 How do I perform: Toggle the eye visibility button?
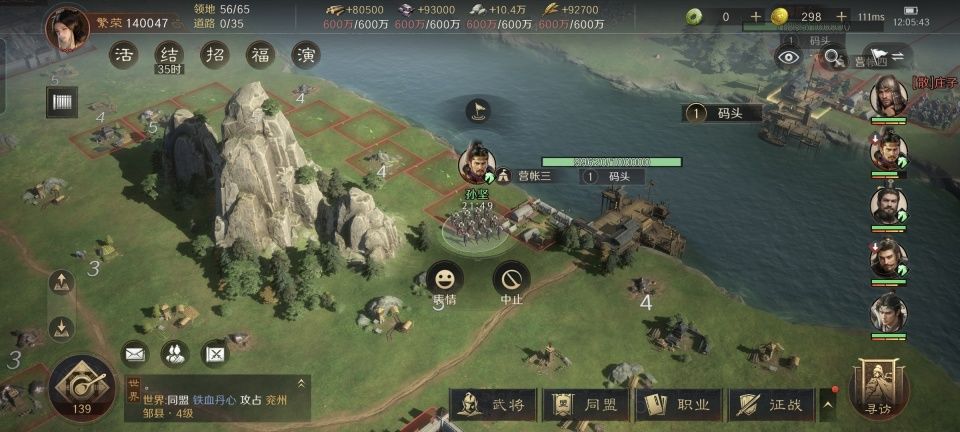(790, 57)
